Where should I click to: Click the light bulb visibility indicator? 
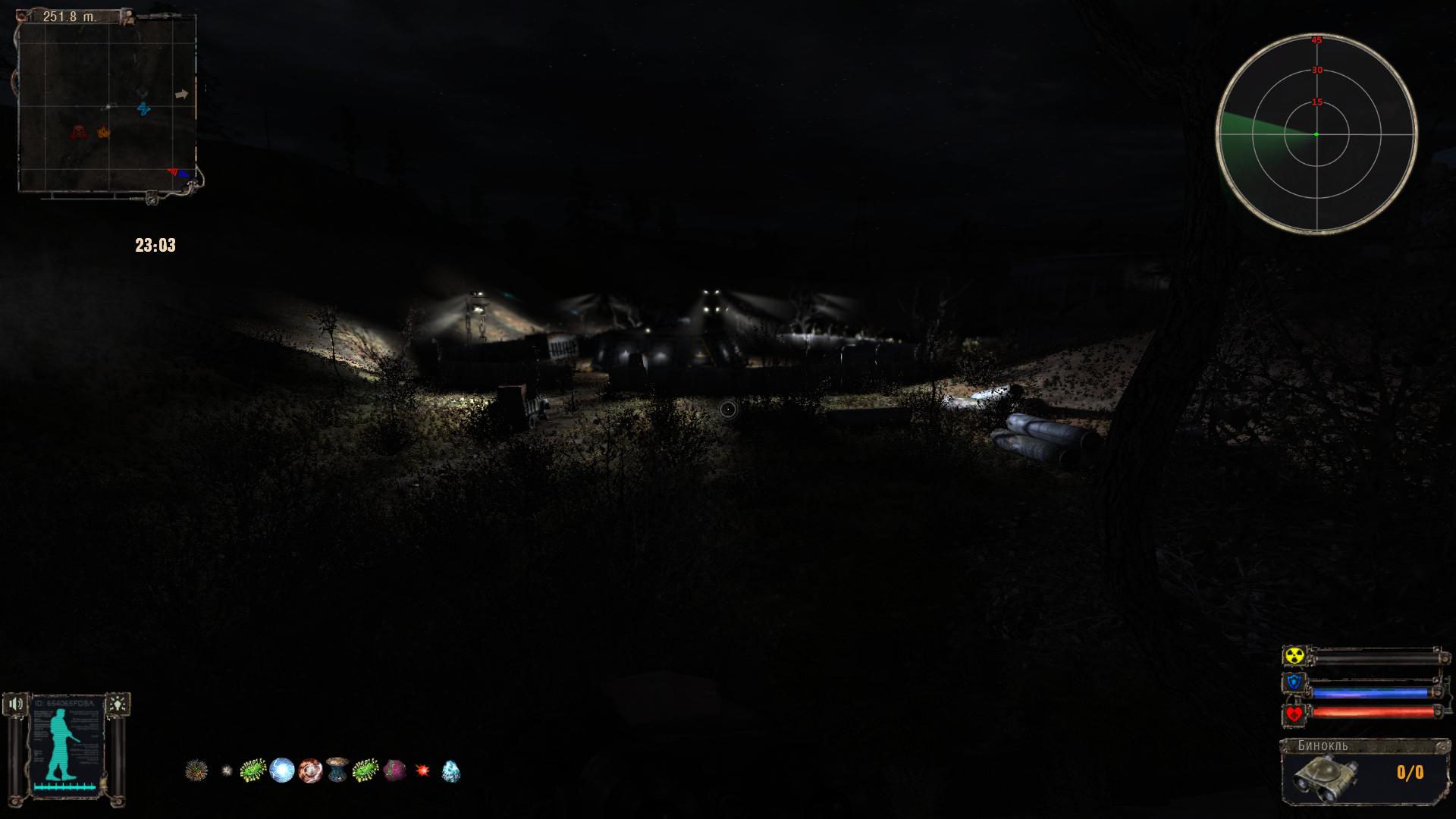(118, 704)
